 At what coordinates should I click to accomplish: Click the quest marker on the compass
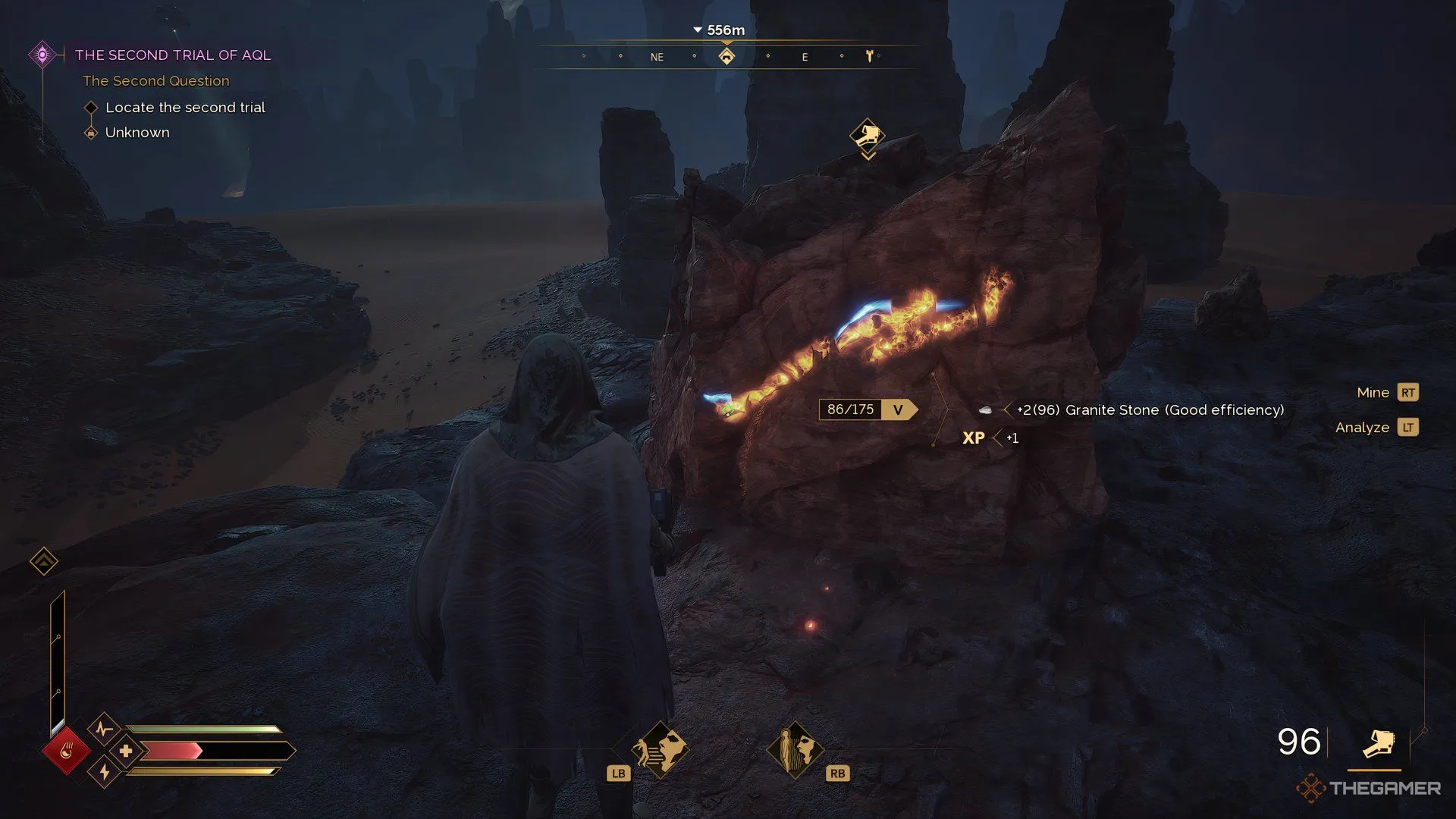(x=726, y=57)
